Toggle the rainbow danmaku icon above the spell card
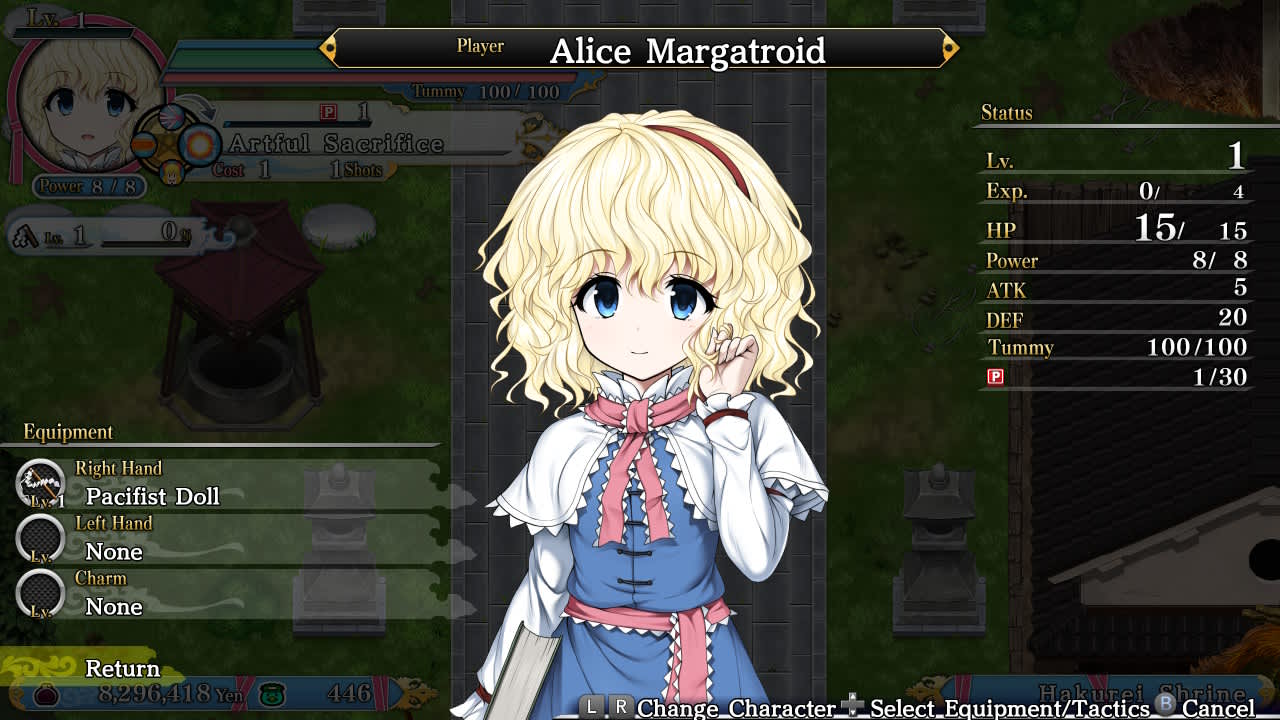Image resolution: width=1280 pixels, height=720 pixels. pos(171,117)
